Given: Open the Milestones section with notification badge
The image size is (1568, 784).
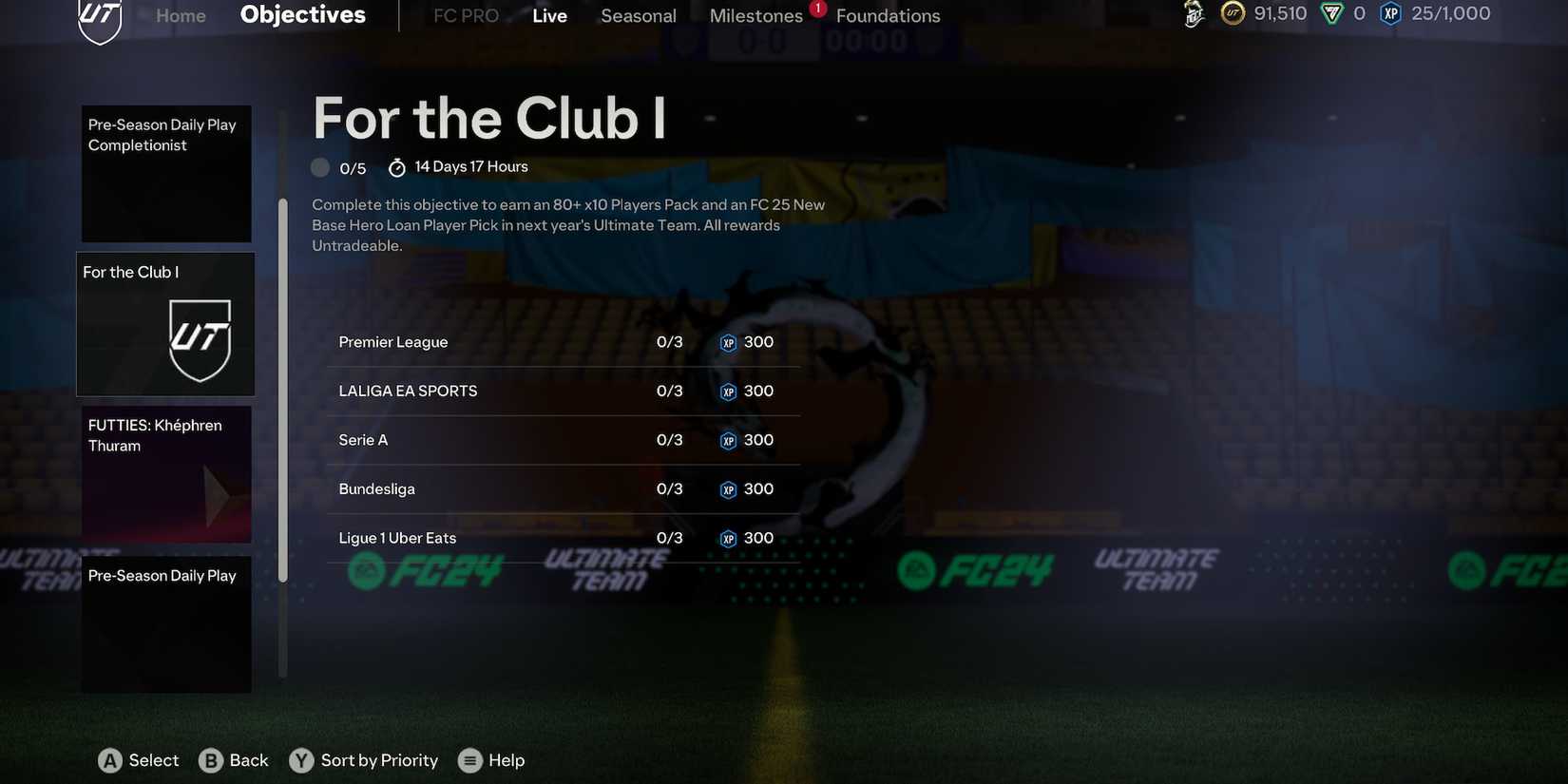Looking at the screenshot, I should point(756,15).
